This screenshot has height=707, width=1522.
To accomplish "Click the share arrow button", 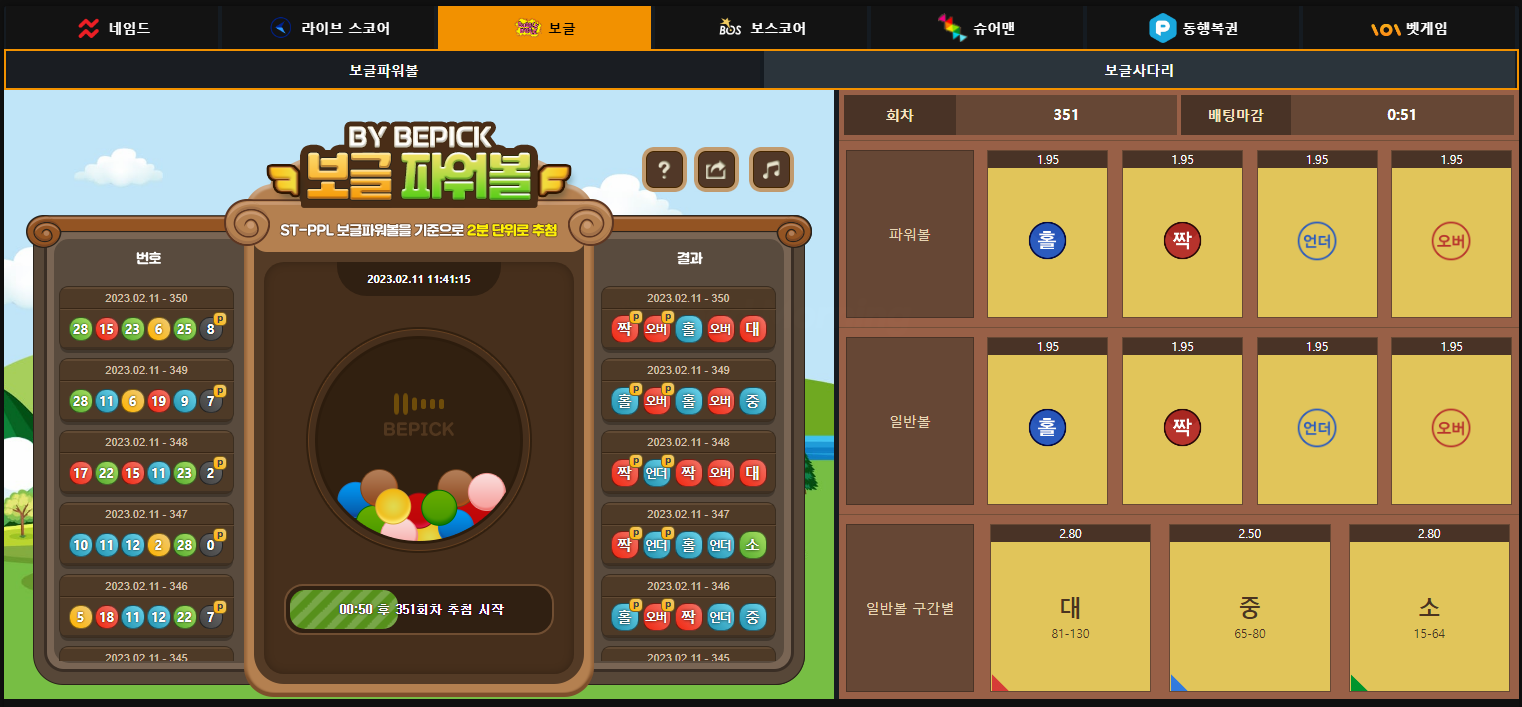I will pyautogui.click(x=717, y=170).
